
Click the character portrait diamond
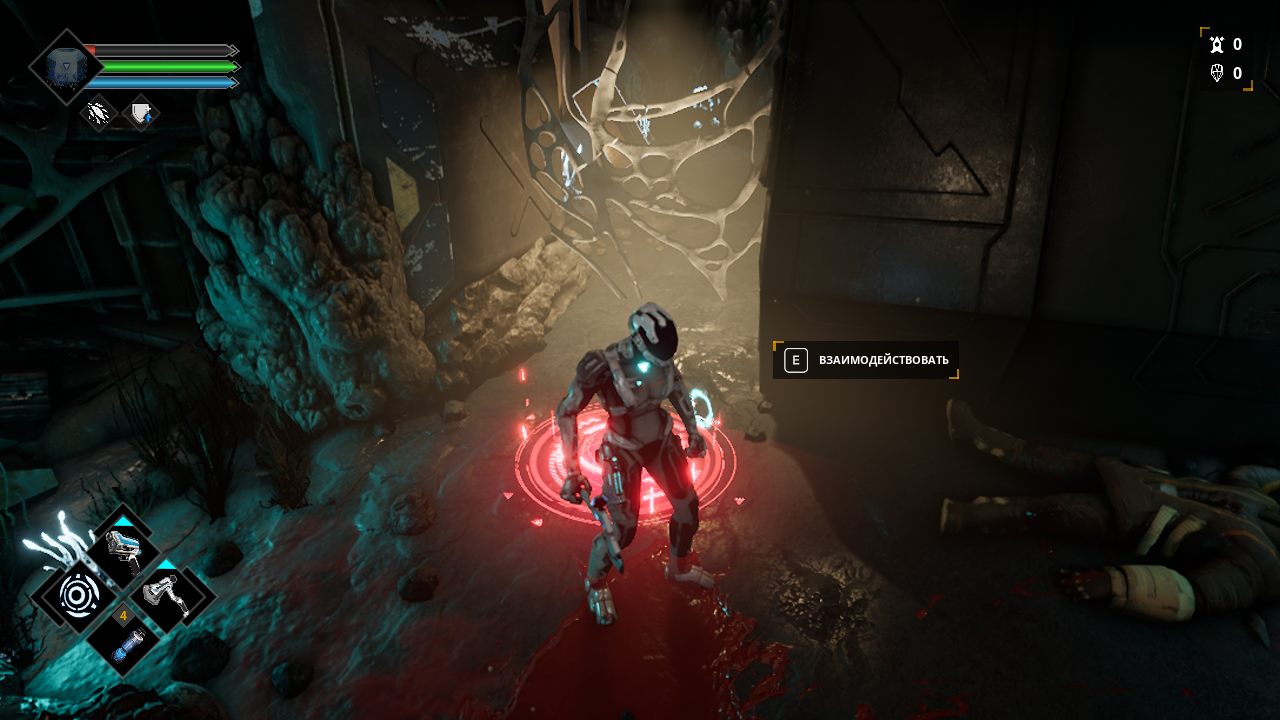pos(66,66)
